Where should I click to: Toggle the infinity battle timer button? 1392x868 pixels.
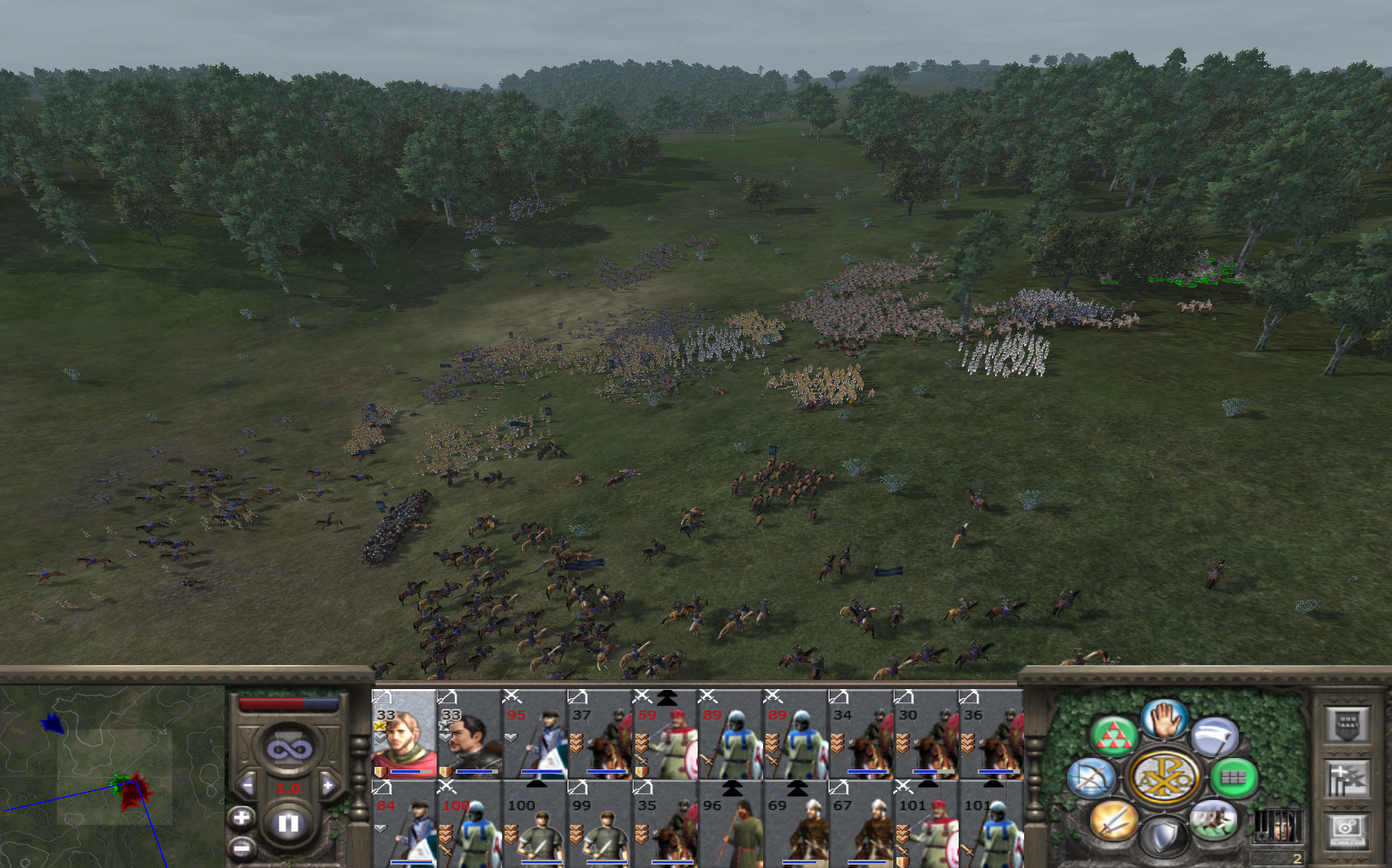[288, 750]
